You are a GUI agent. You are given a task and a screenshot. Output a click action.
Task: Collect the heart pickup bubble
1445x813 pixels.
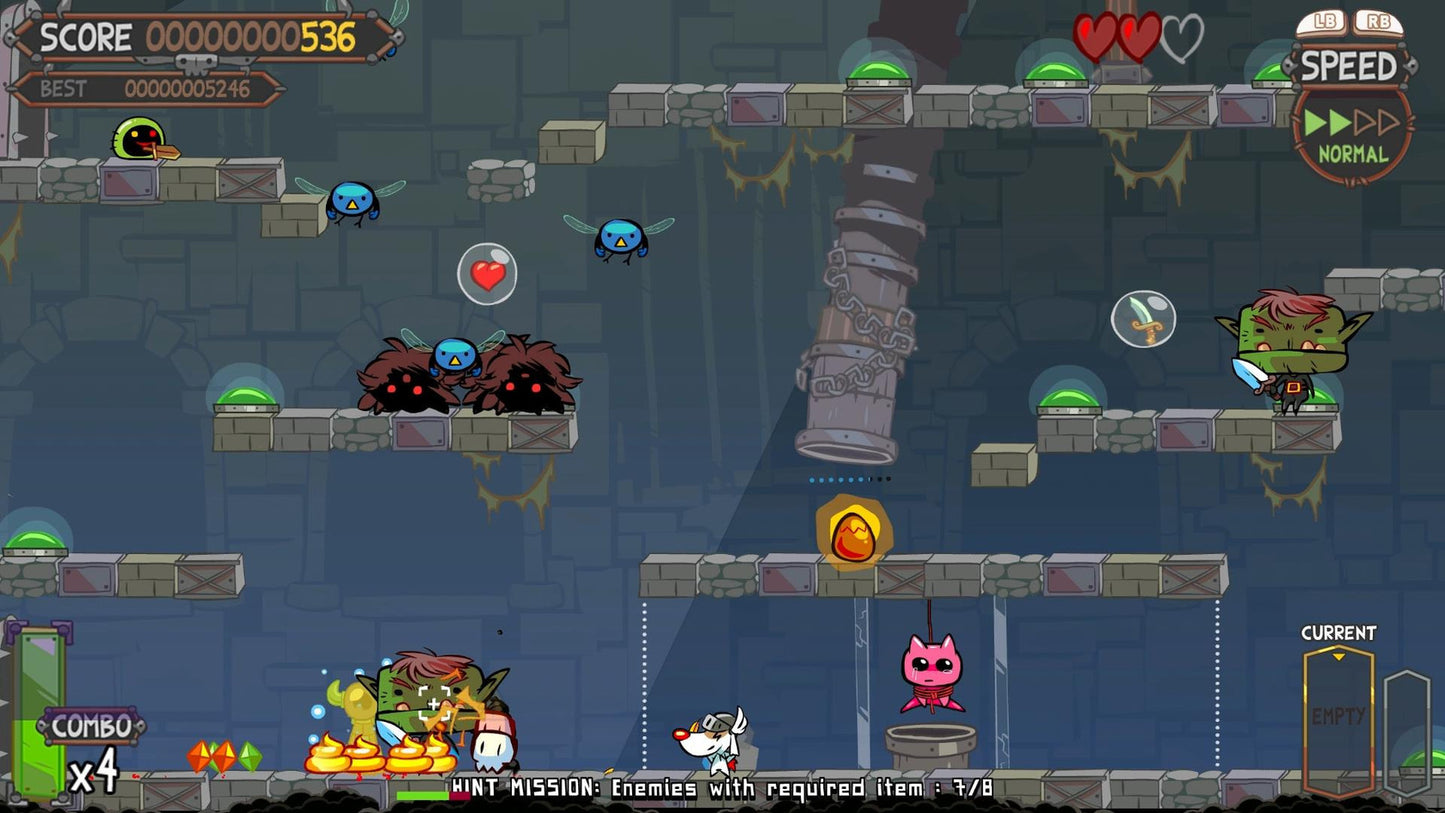[487, 273]
